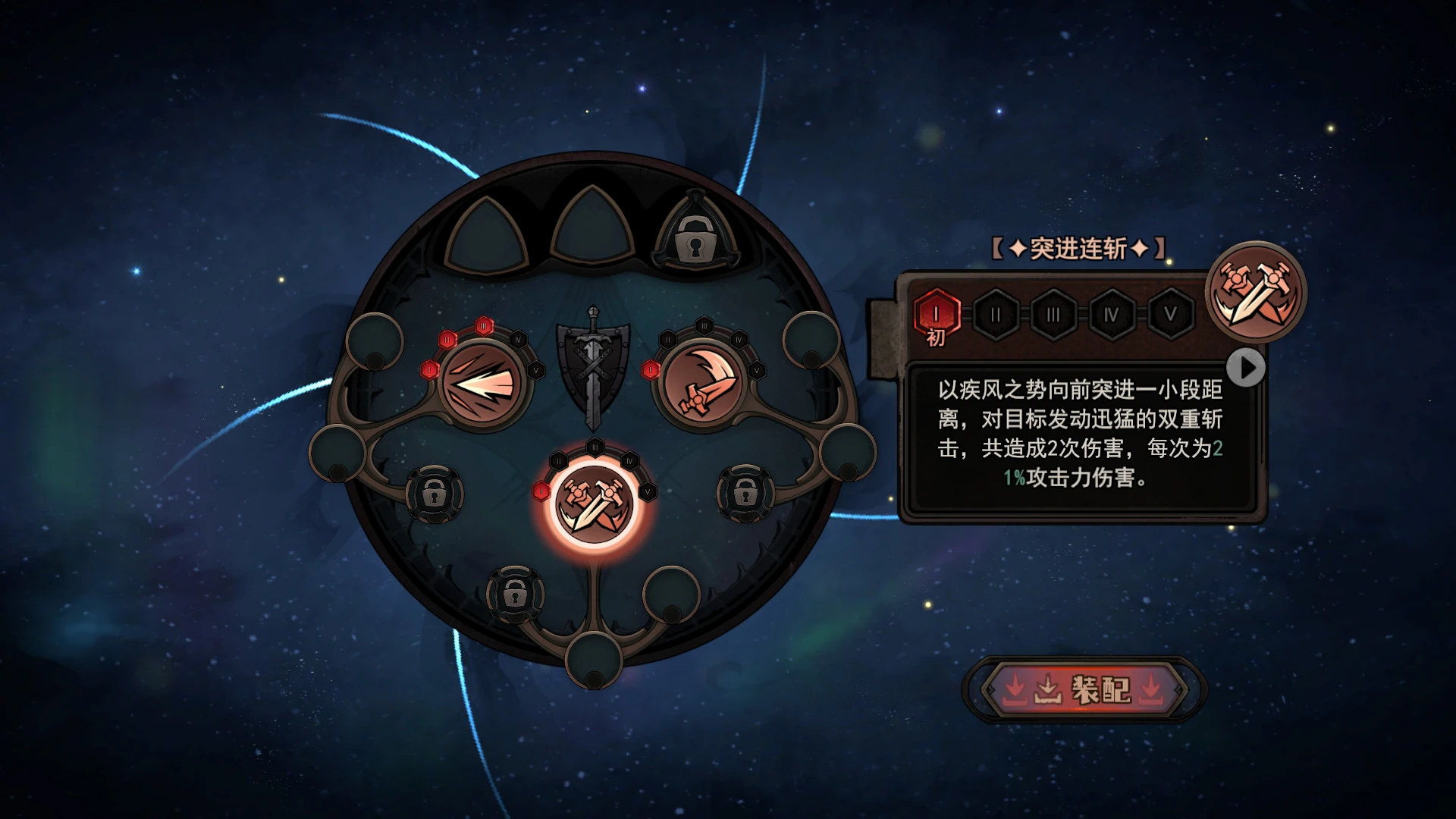
Task: Toggle the level III pip above the crescent blade skill
Action: tap(704, 326)
